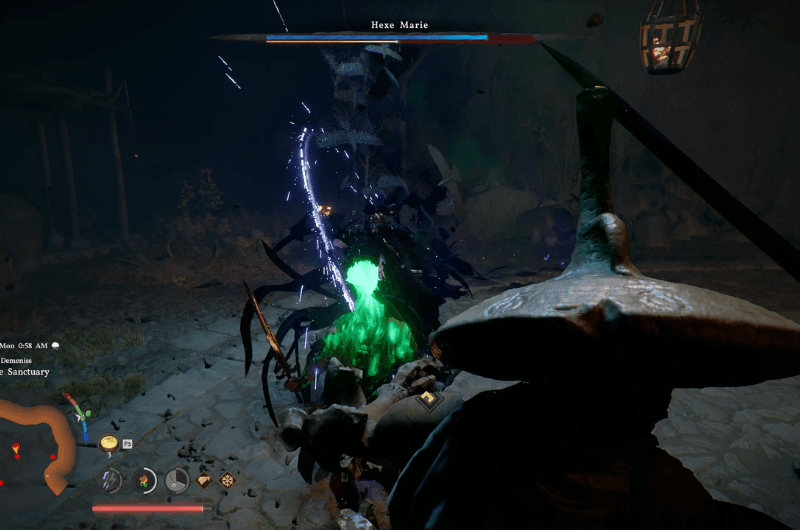This screenshot has height=530, width=800.
Task: Select the snowflake diamond status icon
Action: click(x=227, y=480)
